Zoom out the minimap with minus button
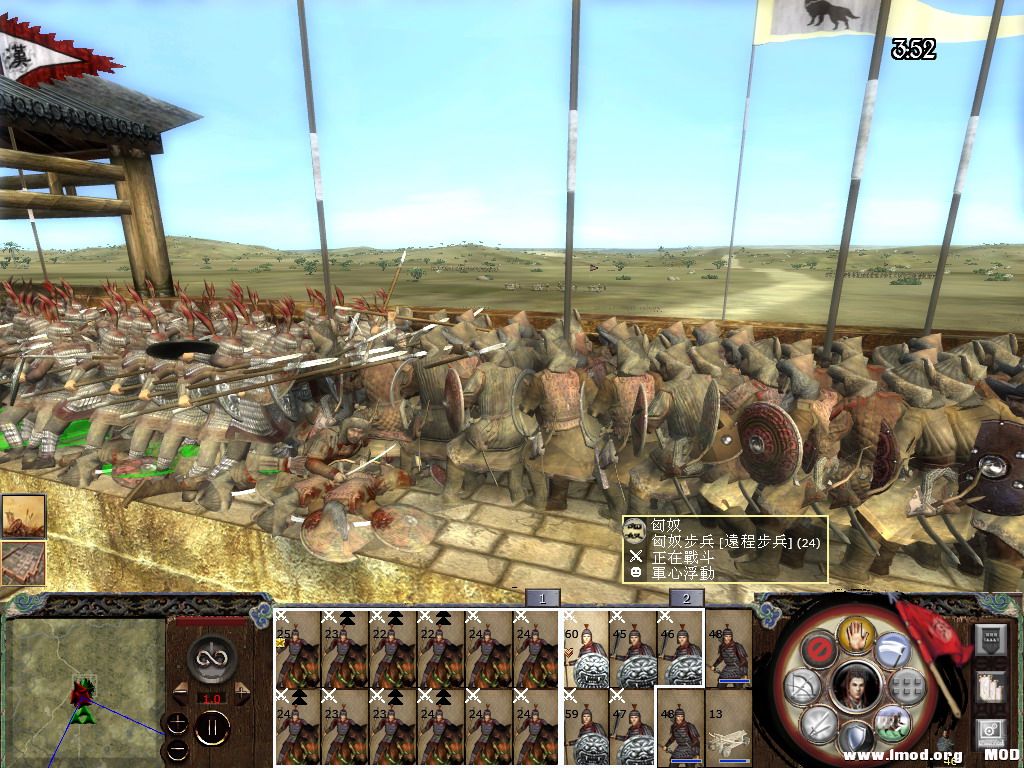Viewport: 1024px width, 768px height. tap(177, 748)
